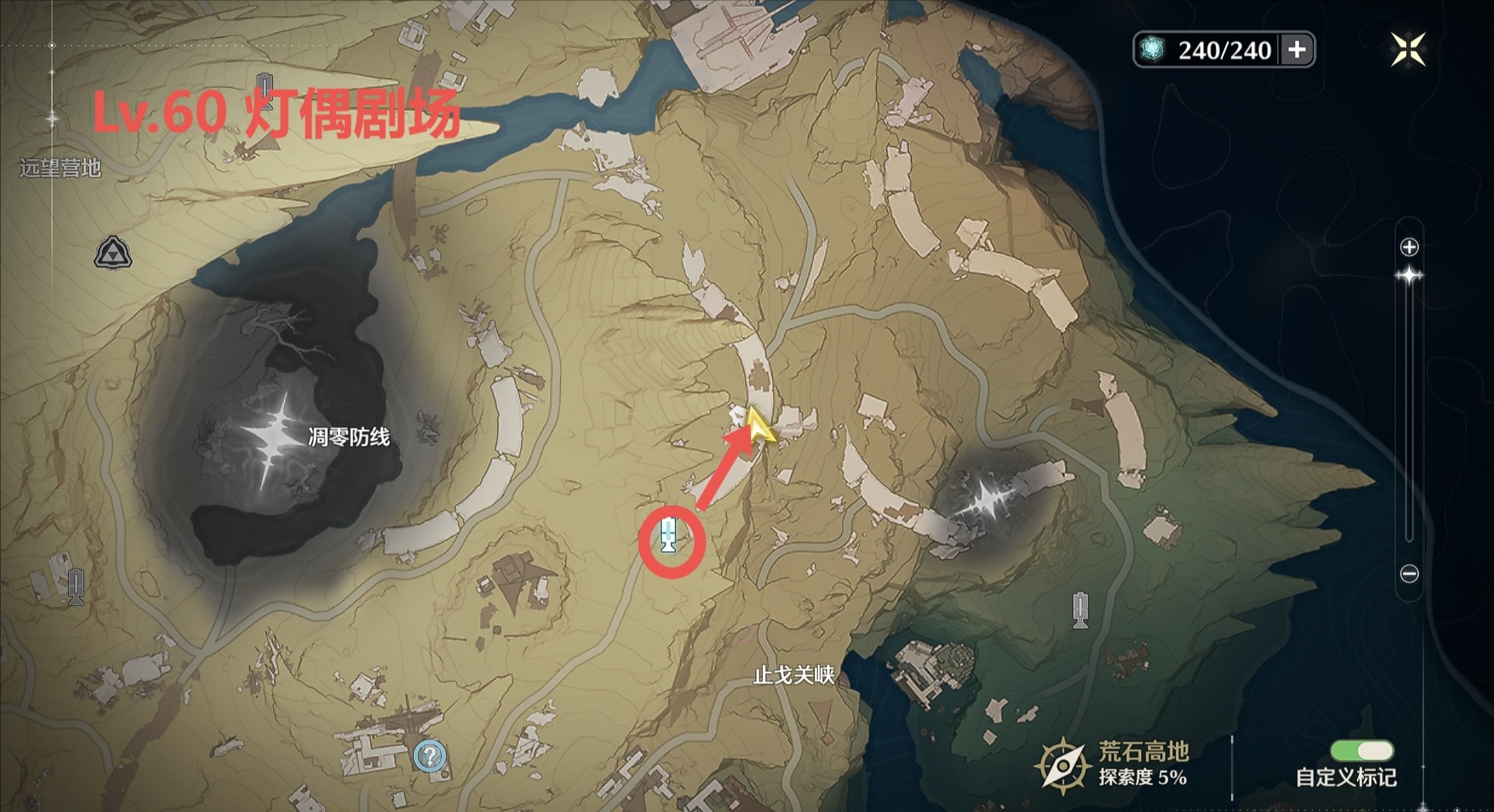Screen dimensions: 1494x812
Task: Select the blue question mark map marker
Action: (430, 755)
